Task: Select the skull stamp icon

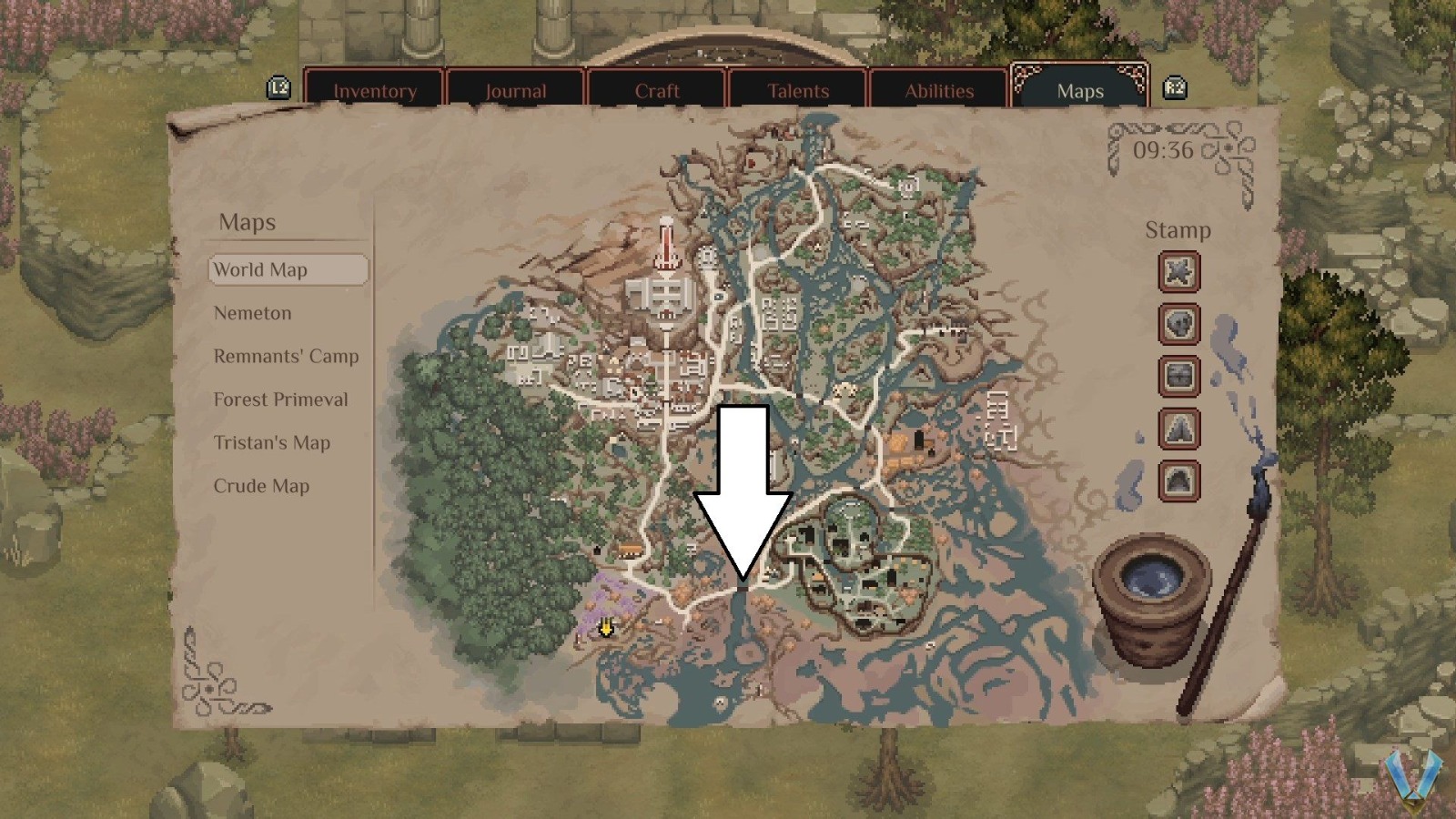Action: click(x=1178, y=325)
